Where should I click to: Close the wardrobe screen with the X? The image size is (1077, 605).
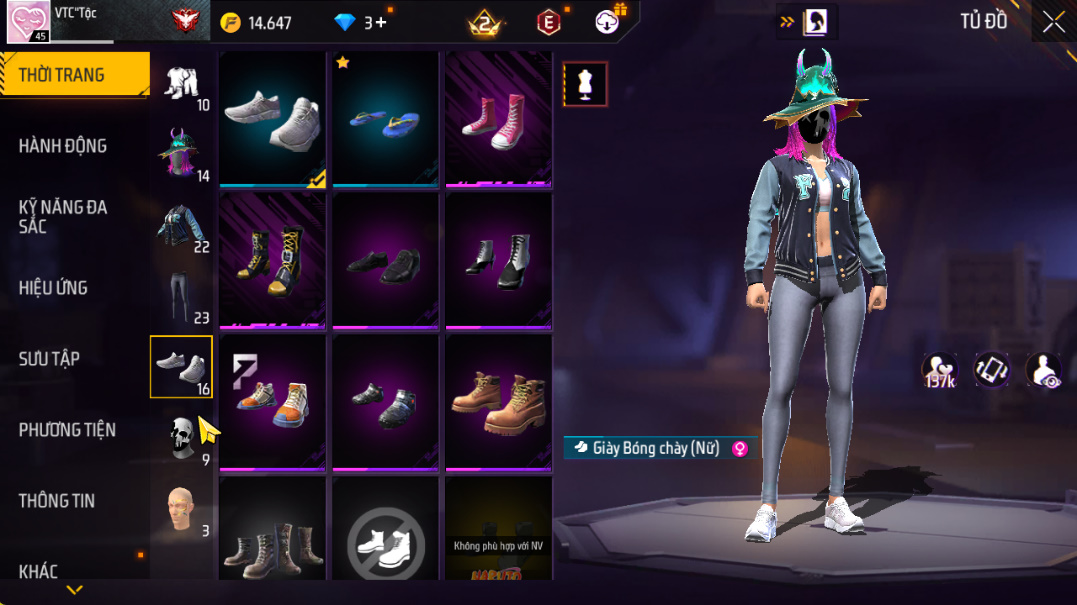coord(1053,22)
